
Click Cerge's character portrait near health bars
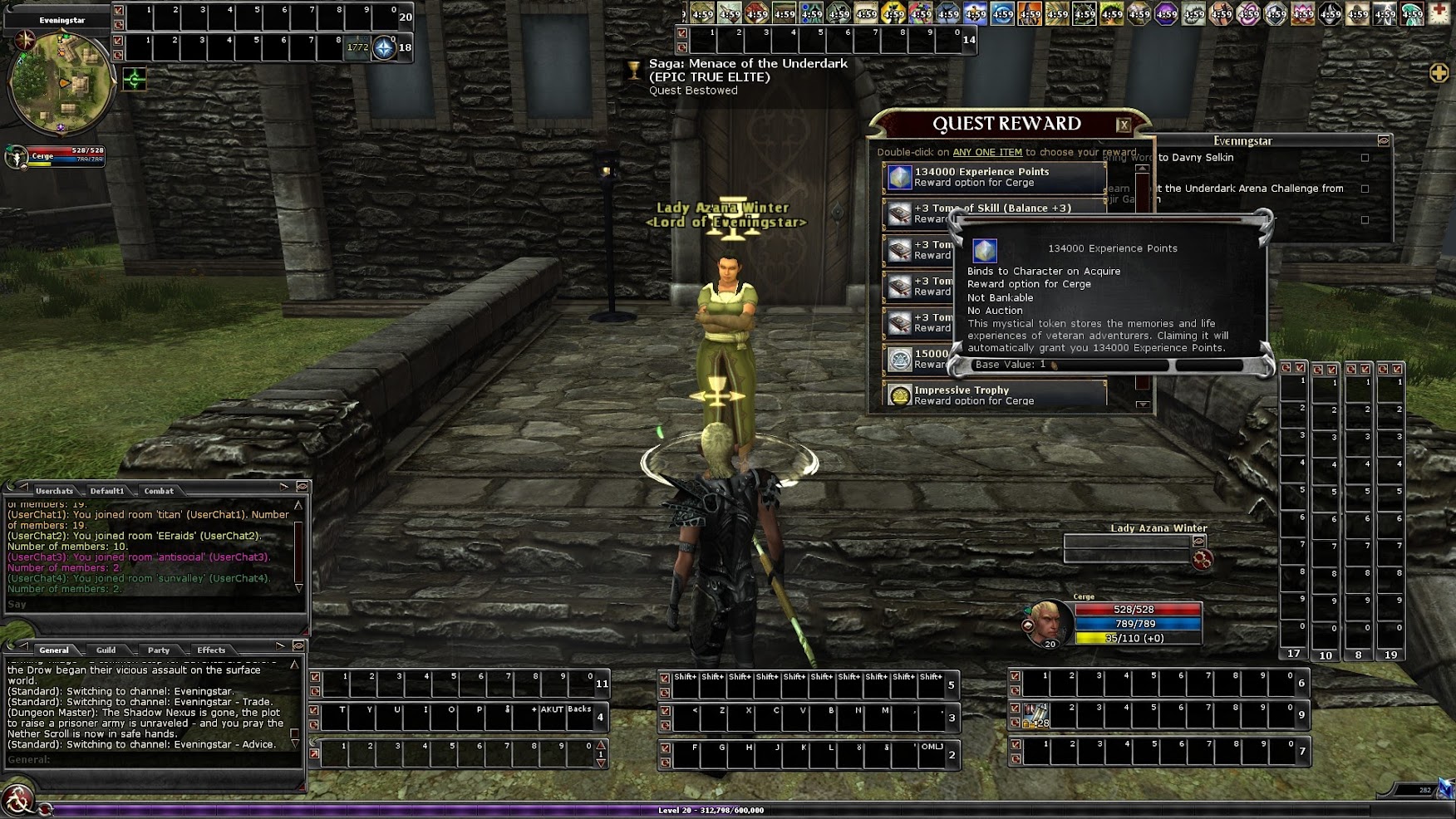[1046, 622]
